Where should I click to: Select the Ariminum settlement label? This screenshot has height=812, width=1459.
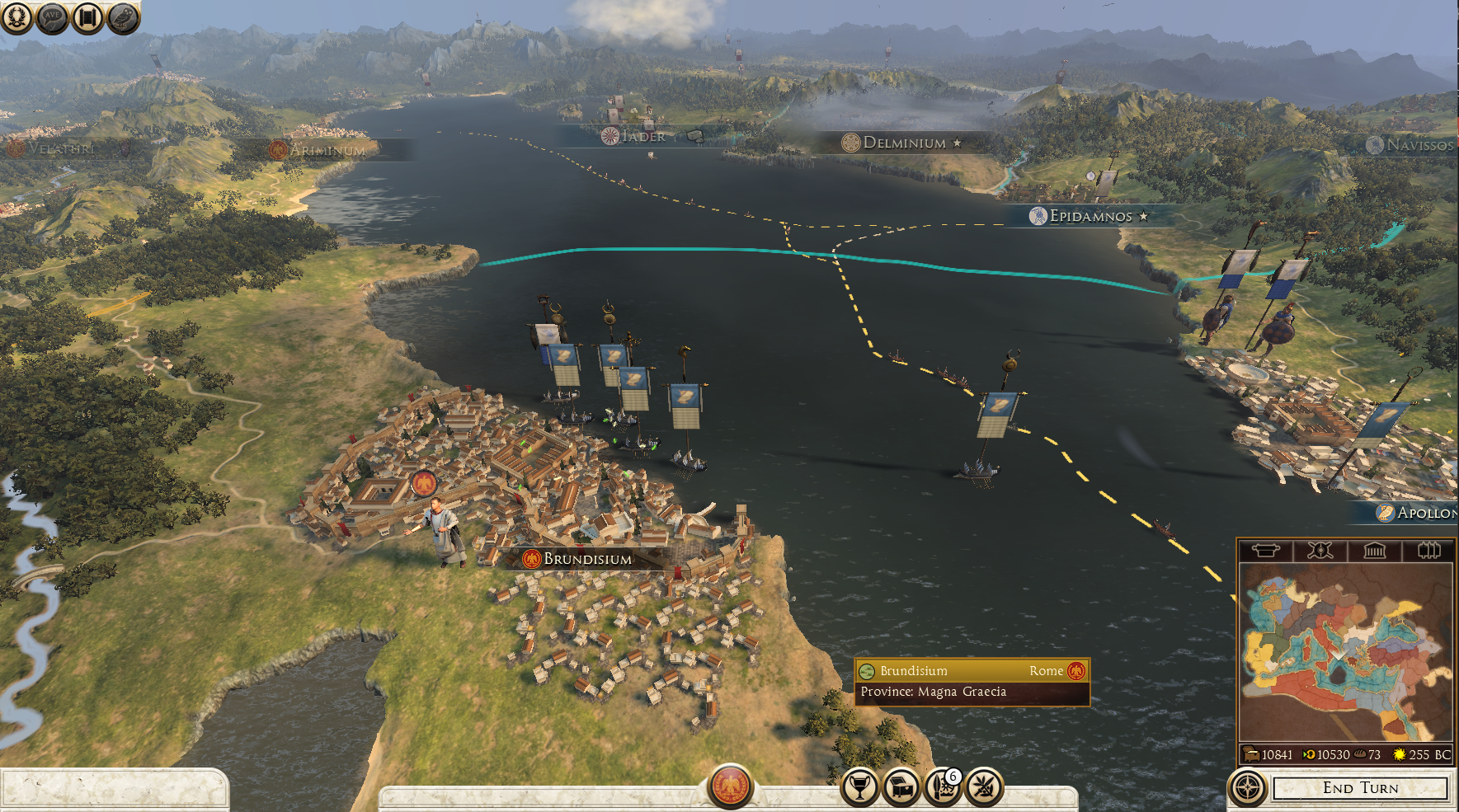click(326, 150)
